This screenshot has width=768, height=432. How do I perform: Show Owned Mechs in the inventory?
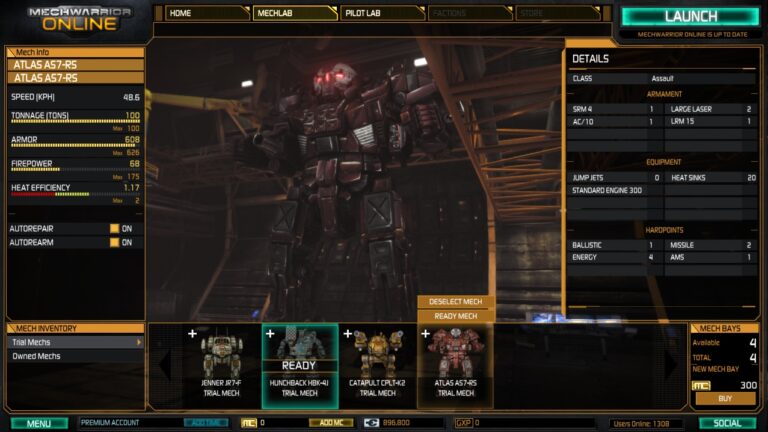coord(74,356)
